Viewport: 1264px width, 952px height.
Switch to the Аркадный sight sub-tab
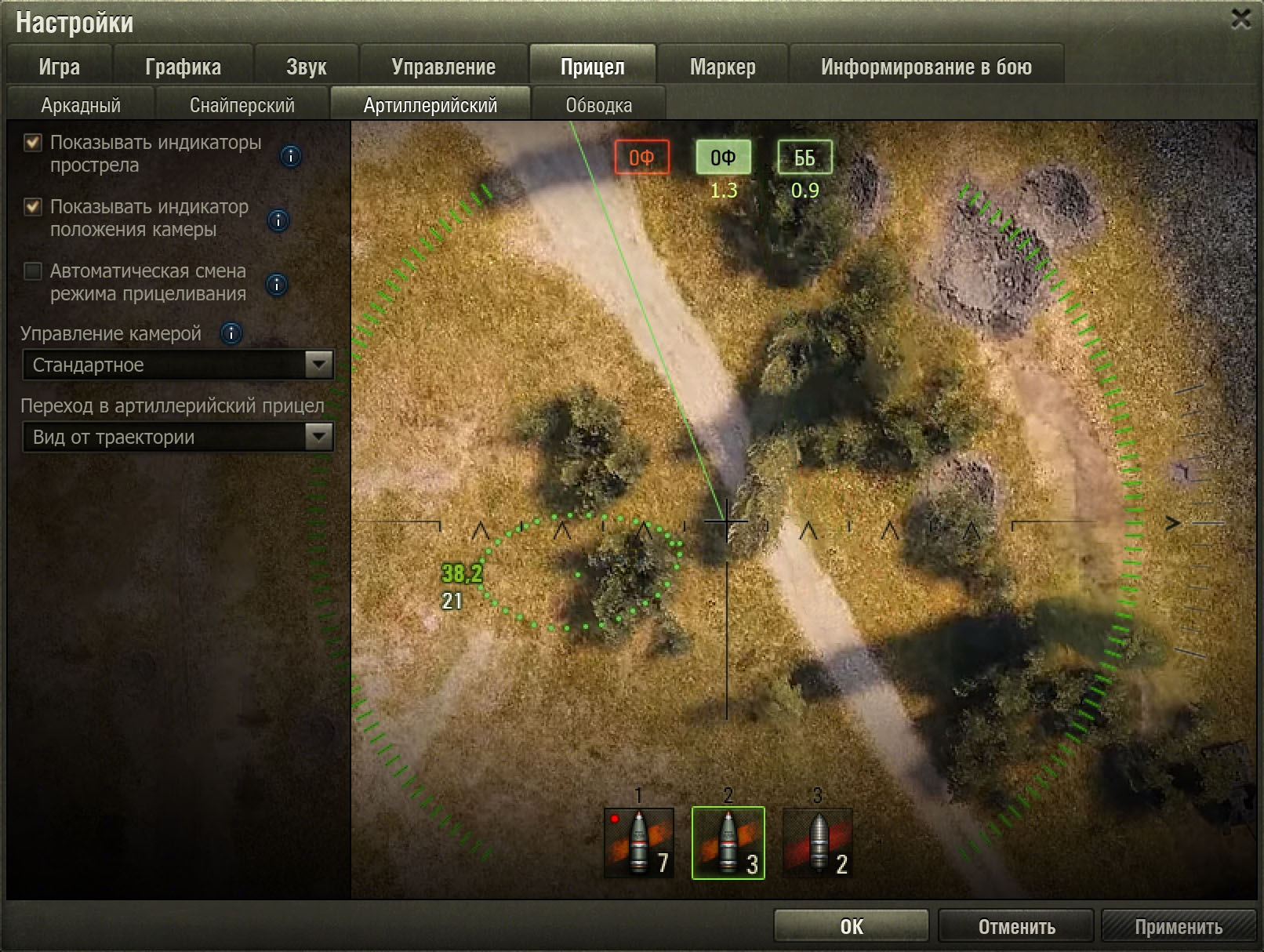tap(81, 105)
